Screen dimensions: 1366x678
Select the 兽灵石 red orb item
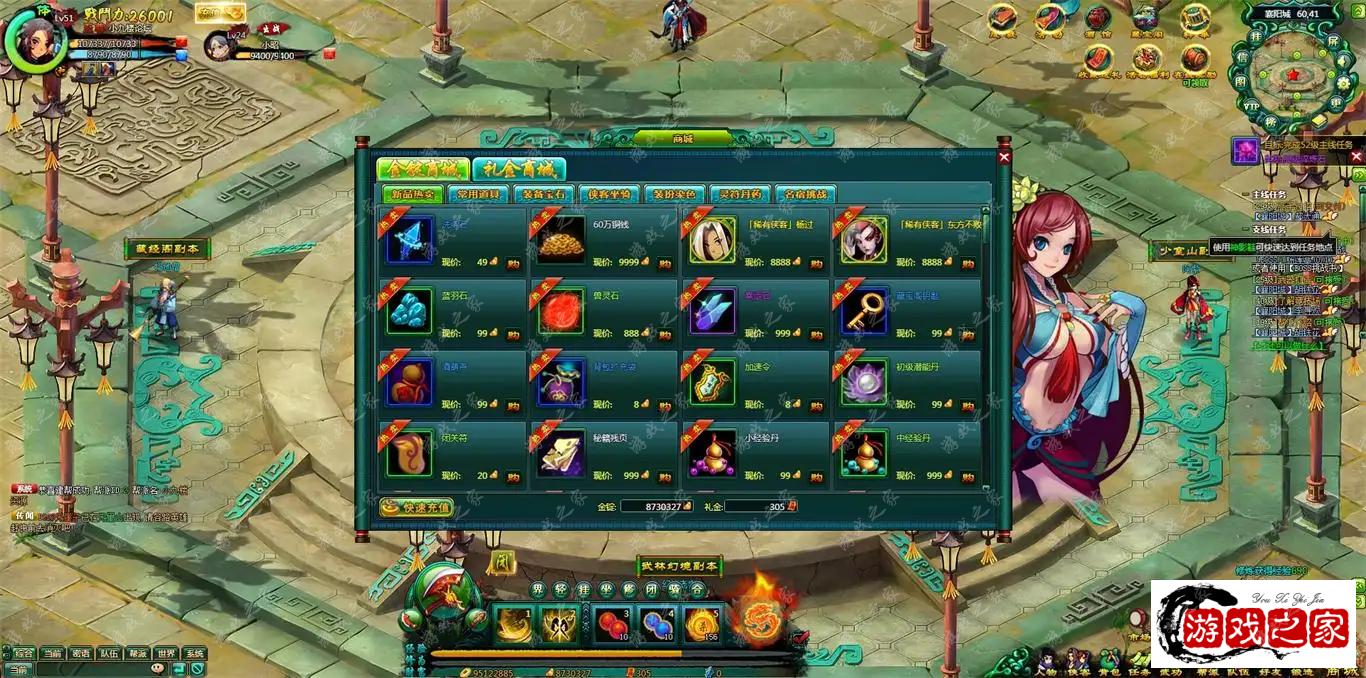tap(561, 311)
